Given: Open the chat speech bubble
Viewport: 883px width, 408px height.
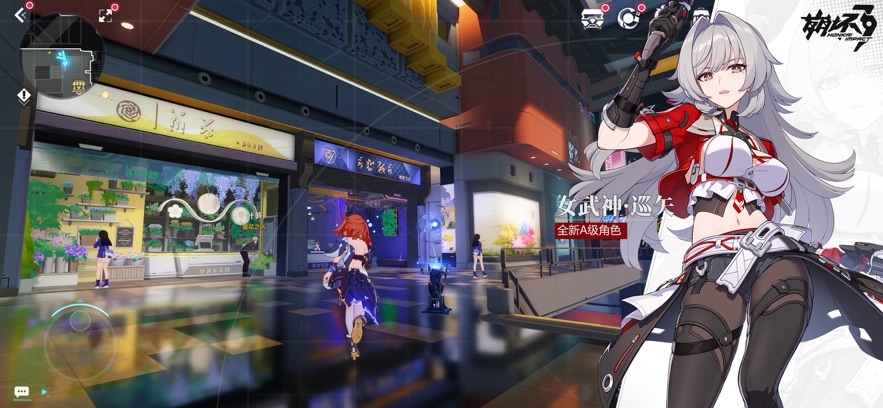Looking at the screenshot, I should coord(21,392).
